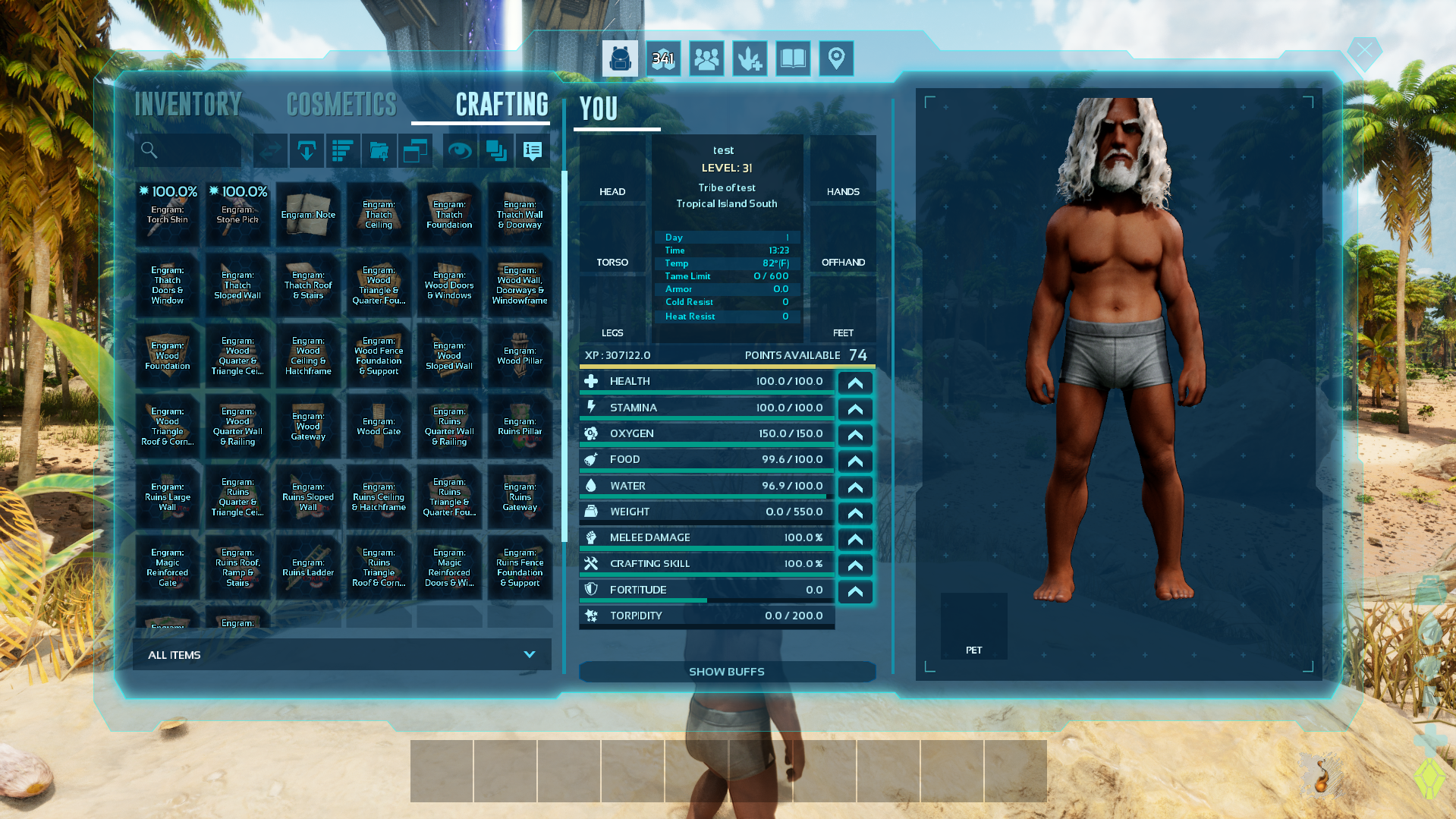
Task: Raise the Weight stat
Action: (855, 513)
